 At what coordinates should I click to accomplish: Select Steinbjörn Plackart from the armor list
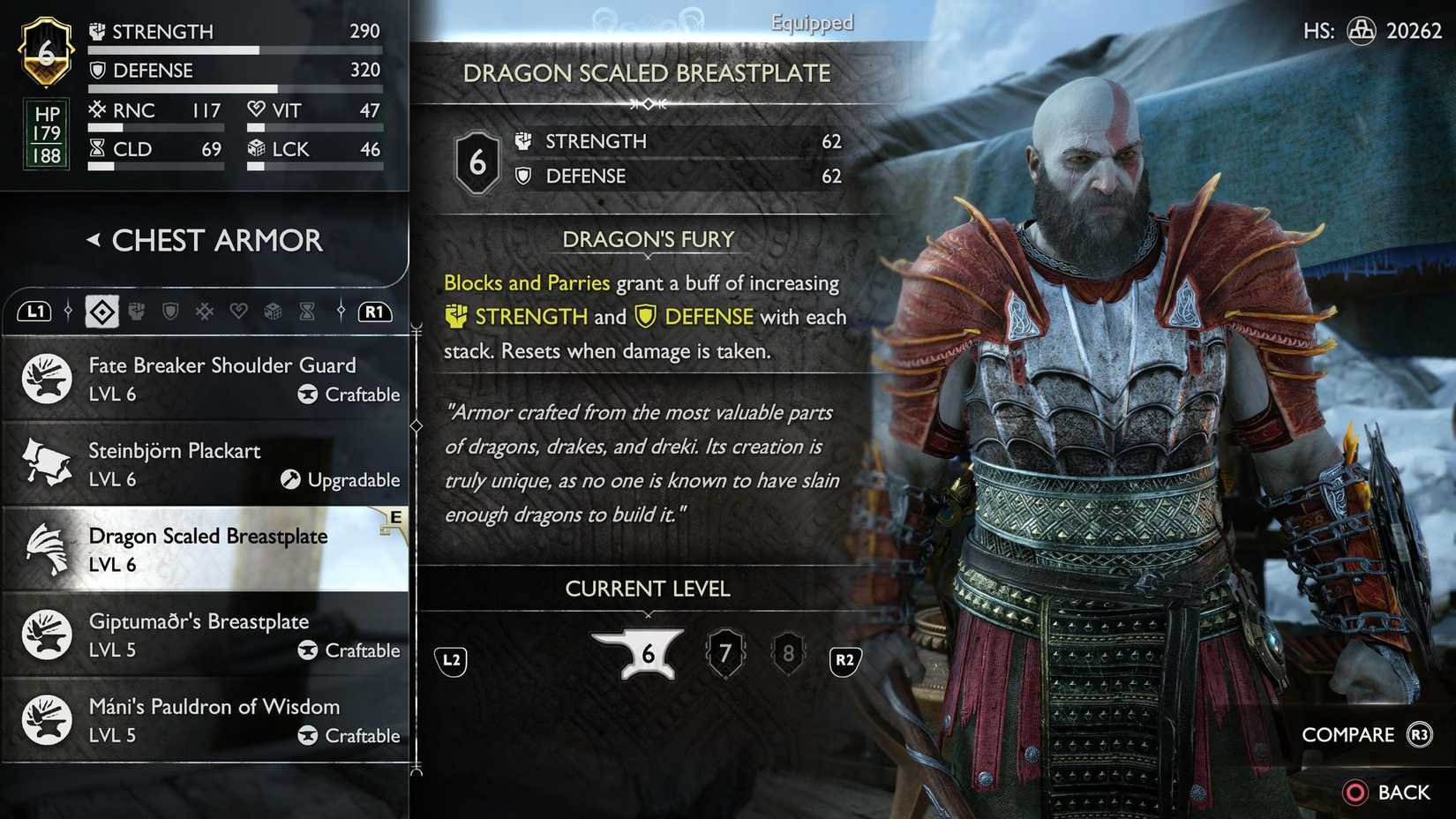tap(207, 463)
